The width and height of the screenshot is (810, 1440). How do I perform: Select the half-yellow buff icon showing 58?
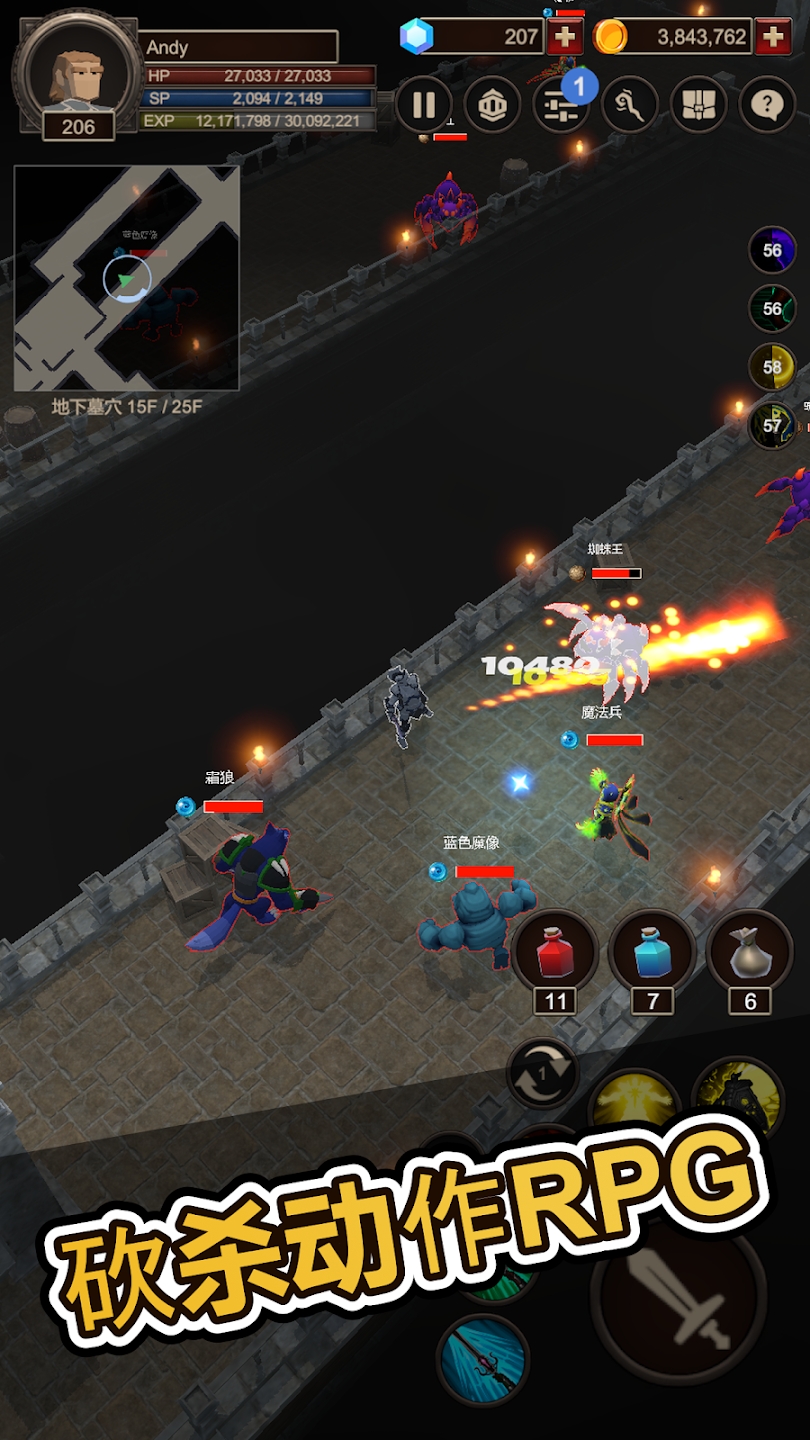pos(772,367)
